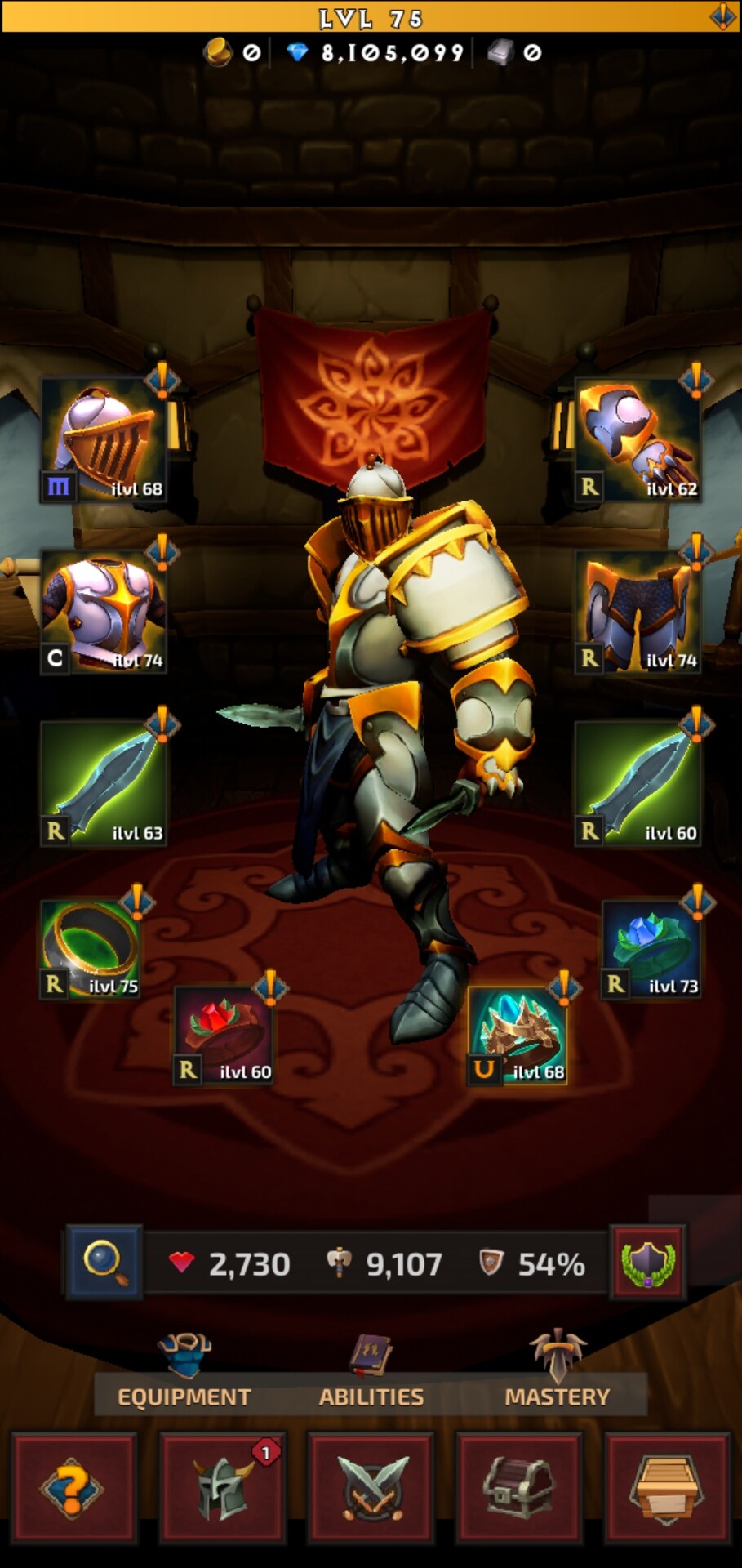Select the spiked crown ring ilvl 68
The height and width of the screenshot is (1568, 742).
click(518, 1036)
